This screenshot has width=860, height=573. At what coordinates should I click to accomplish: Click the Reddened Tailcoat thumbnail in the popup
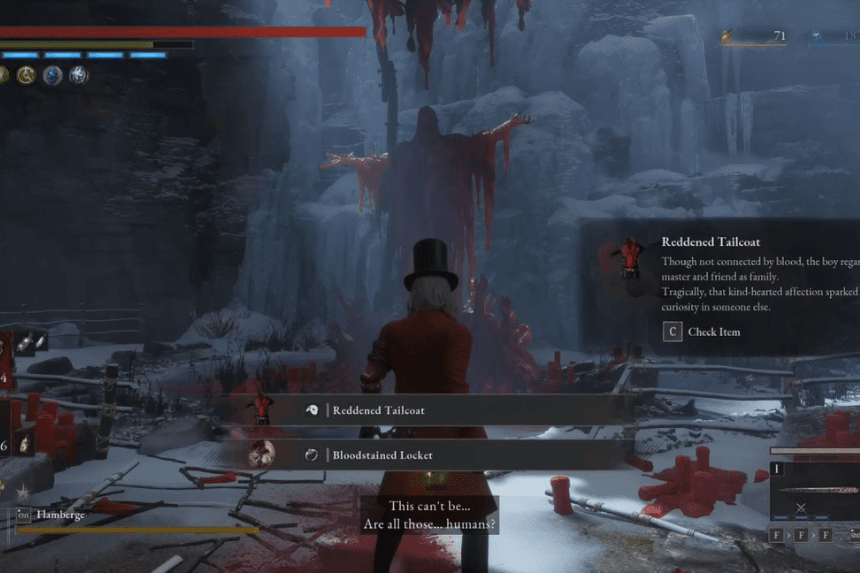(x=629, y=258)
